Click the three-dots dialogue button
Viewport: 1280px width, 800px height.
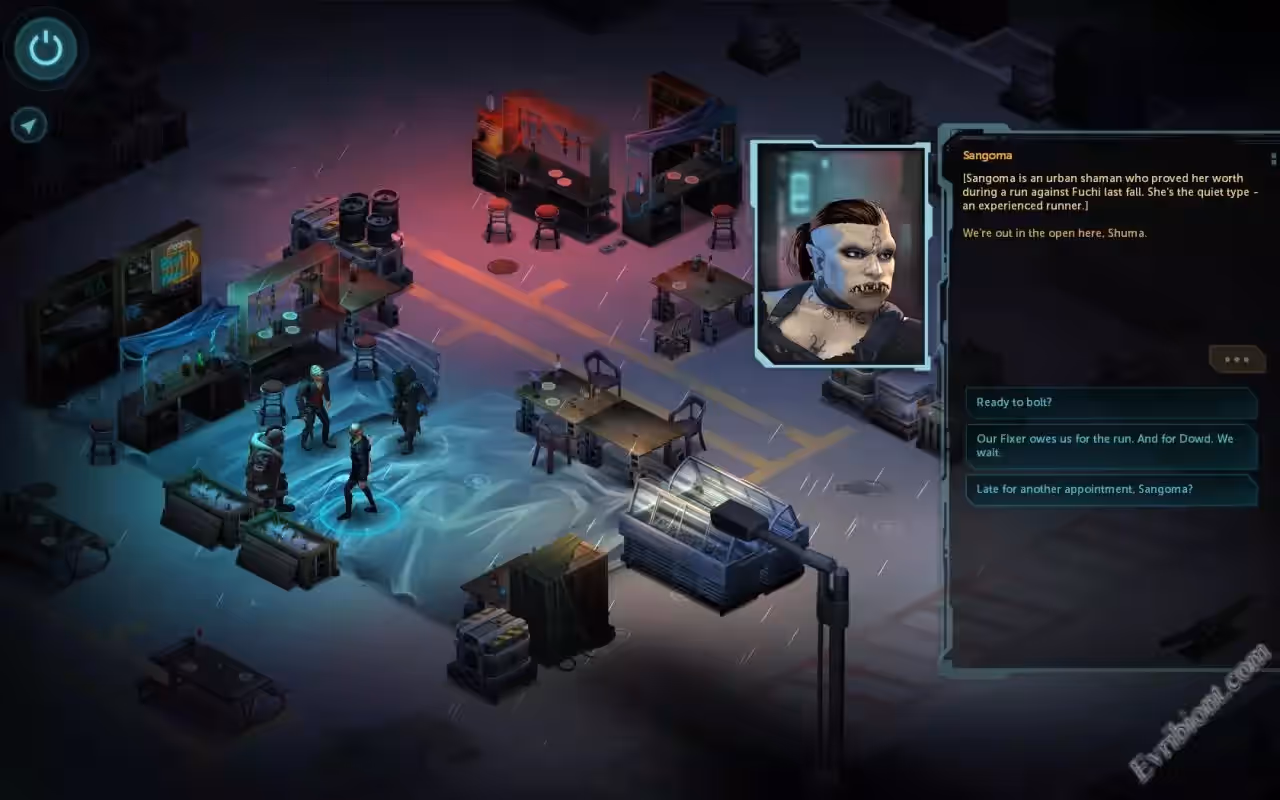point(1236,360)
